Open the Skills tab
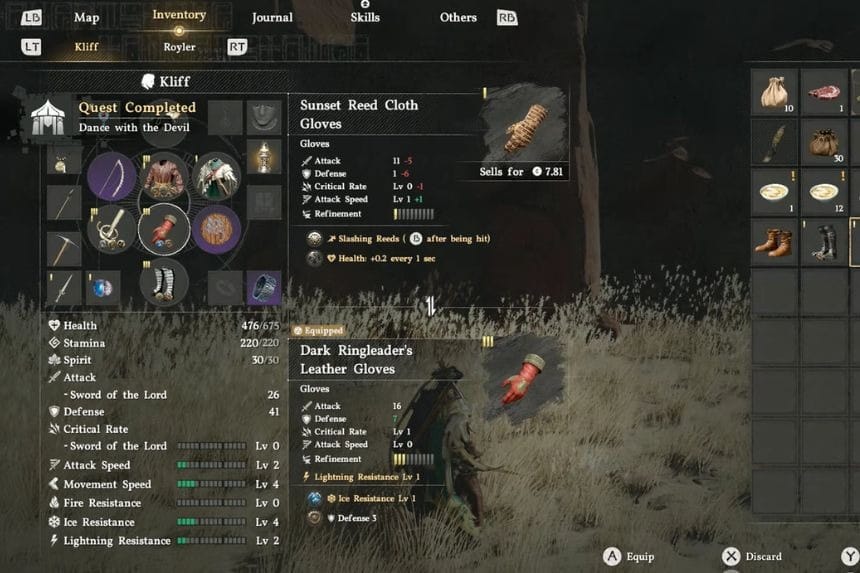Viewport: 860px width, 573px height. (x=365, y=17)
